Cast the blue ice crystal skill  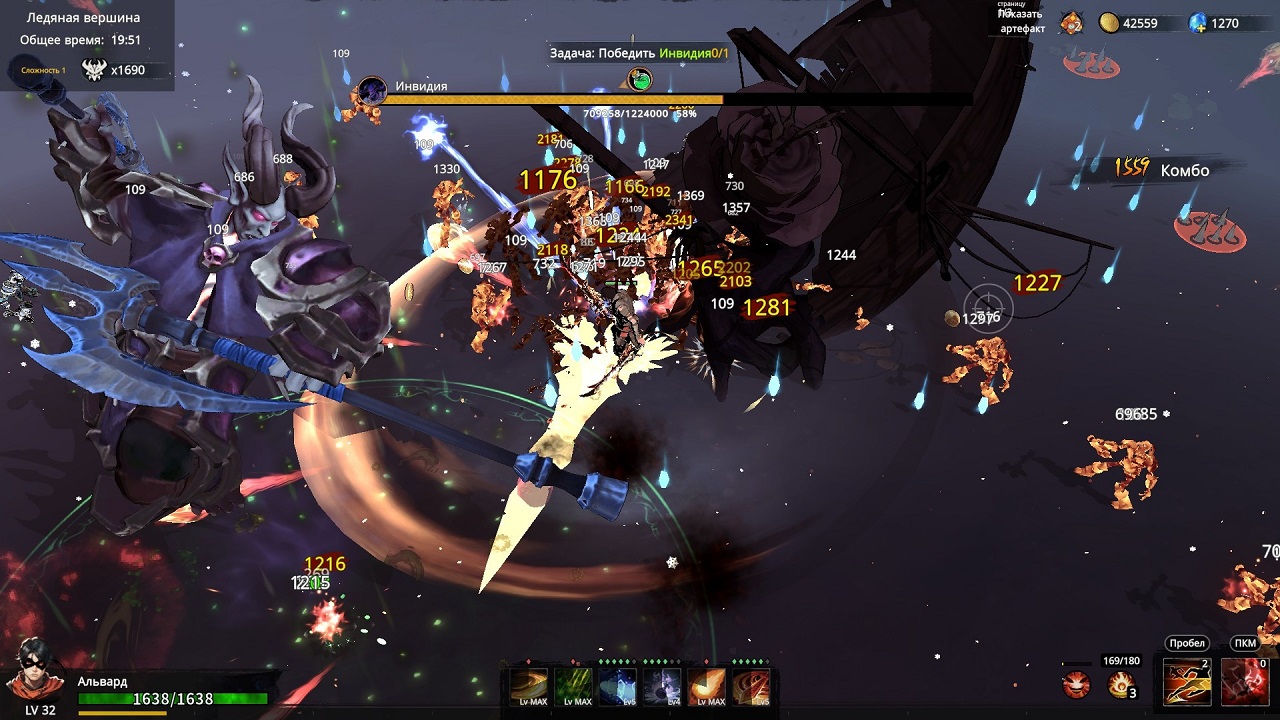(x=617, y=686)
